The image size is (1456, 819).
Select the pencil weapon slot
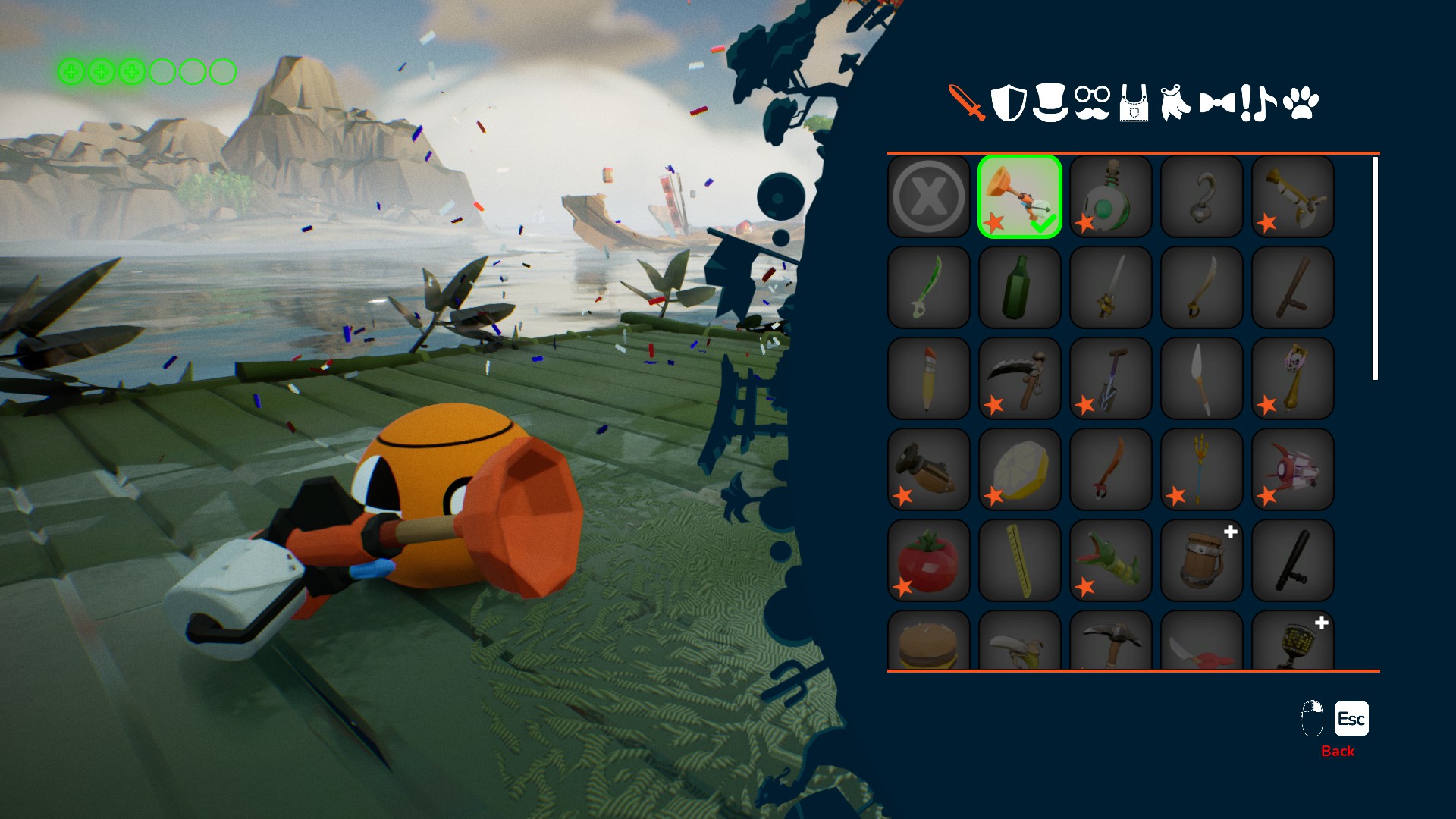[x=929, y=379]
